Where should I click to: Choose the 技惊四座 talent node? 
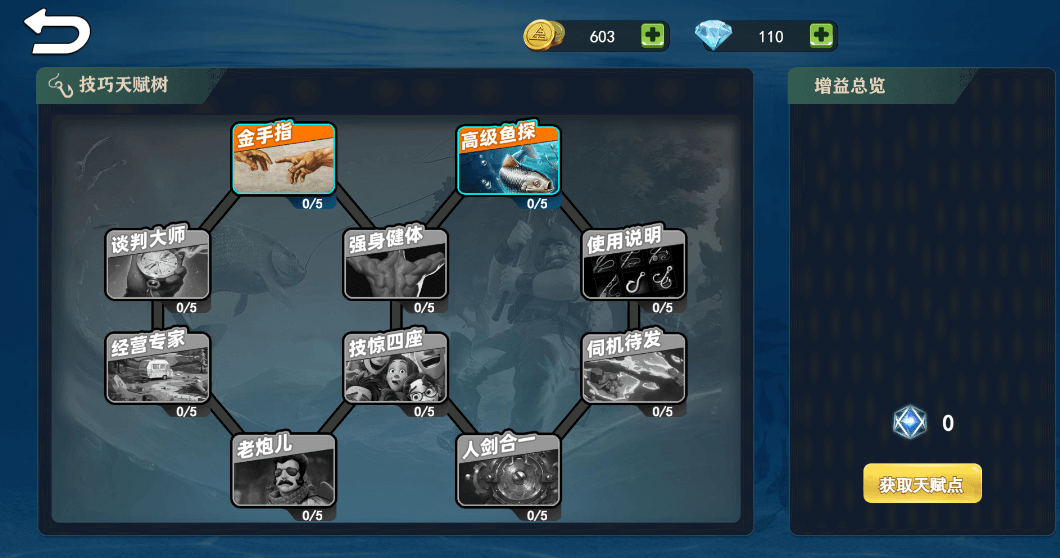tap(395, 368)
